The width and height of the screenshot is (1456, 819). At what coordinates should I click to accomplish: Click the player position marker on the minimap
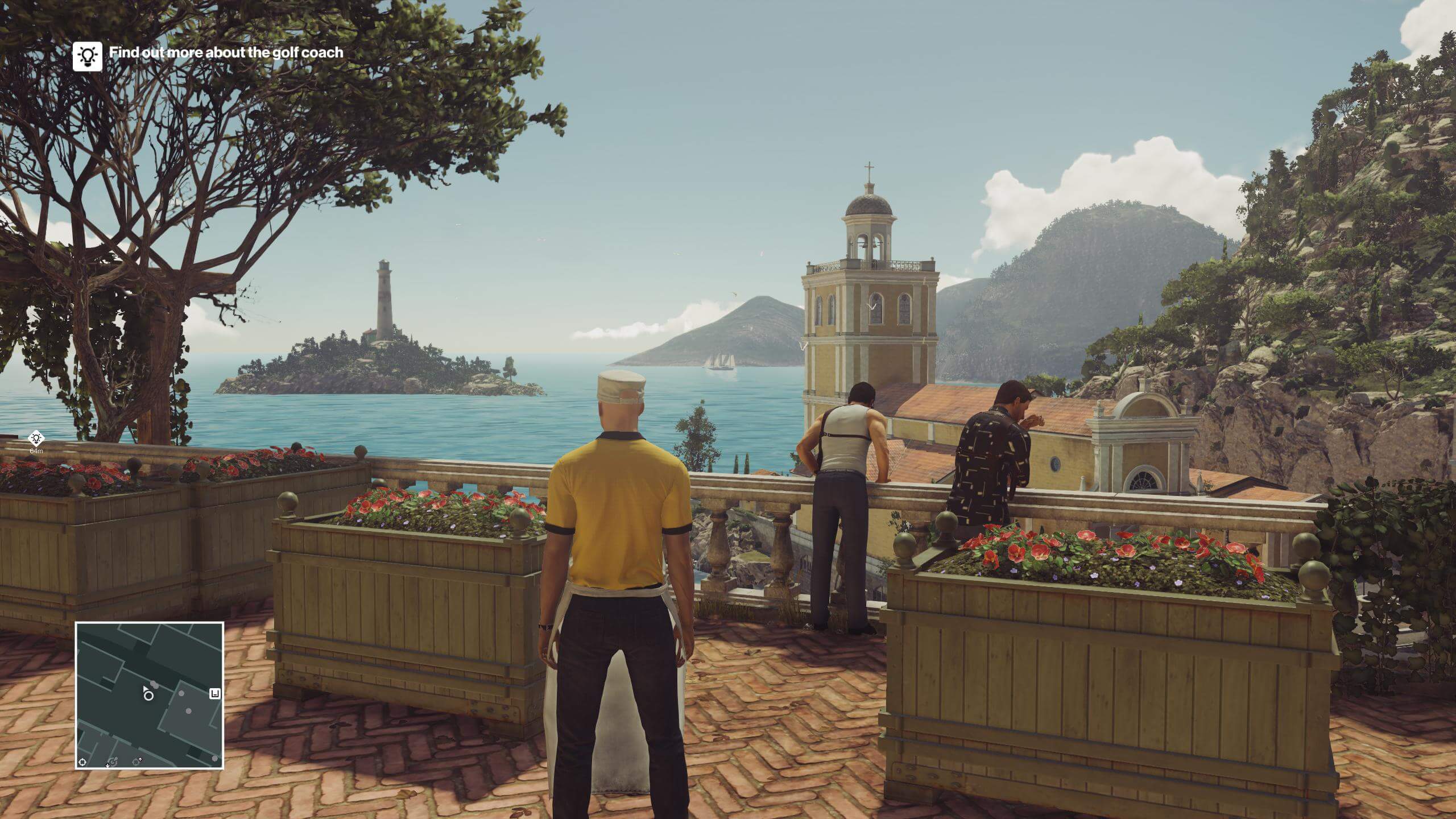pos(148,694)
